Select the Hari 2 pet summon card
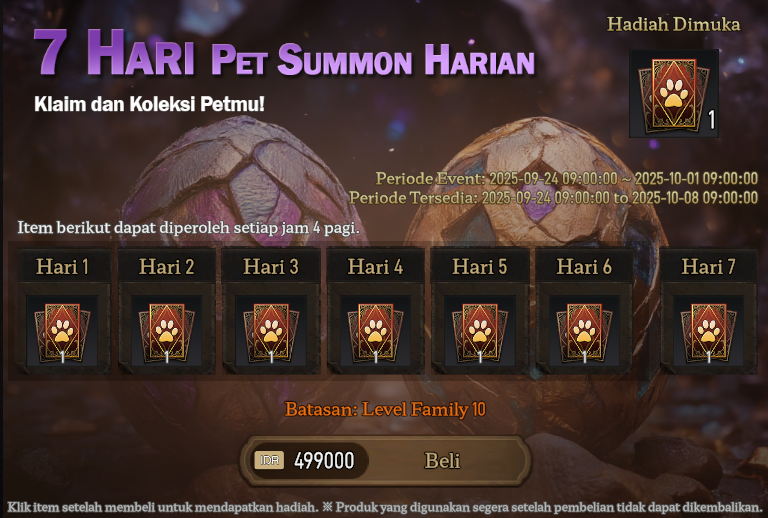 166,329
